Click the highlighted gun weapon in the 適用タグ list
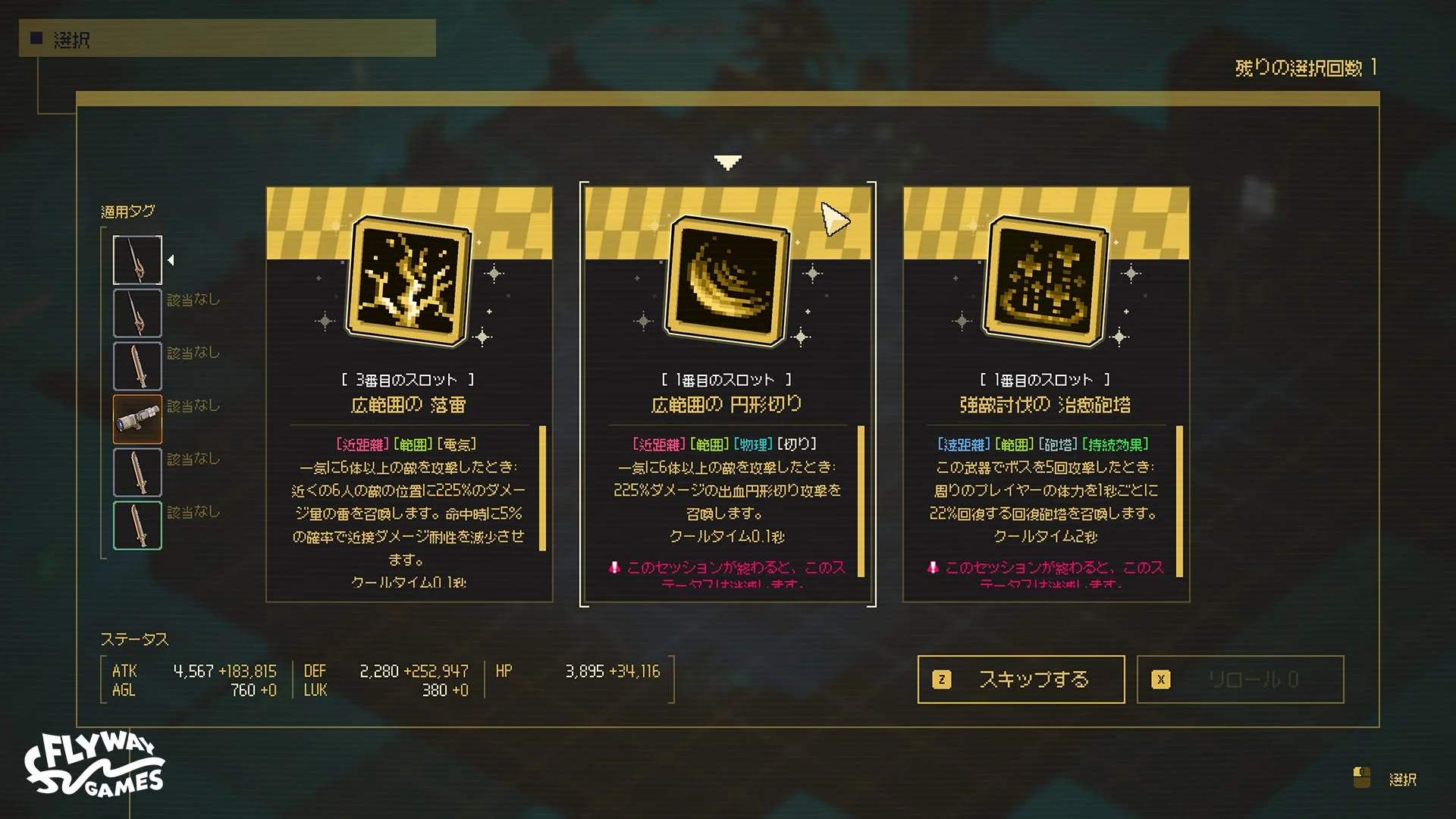This screenshot has width=1456, height=819. (137, 418)
